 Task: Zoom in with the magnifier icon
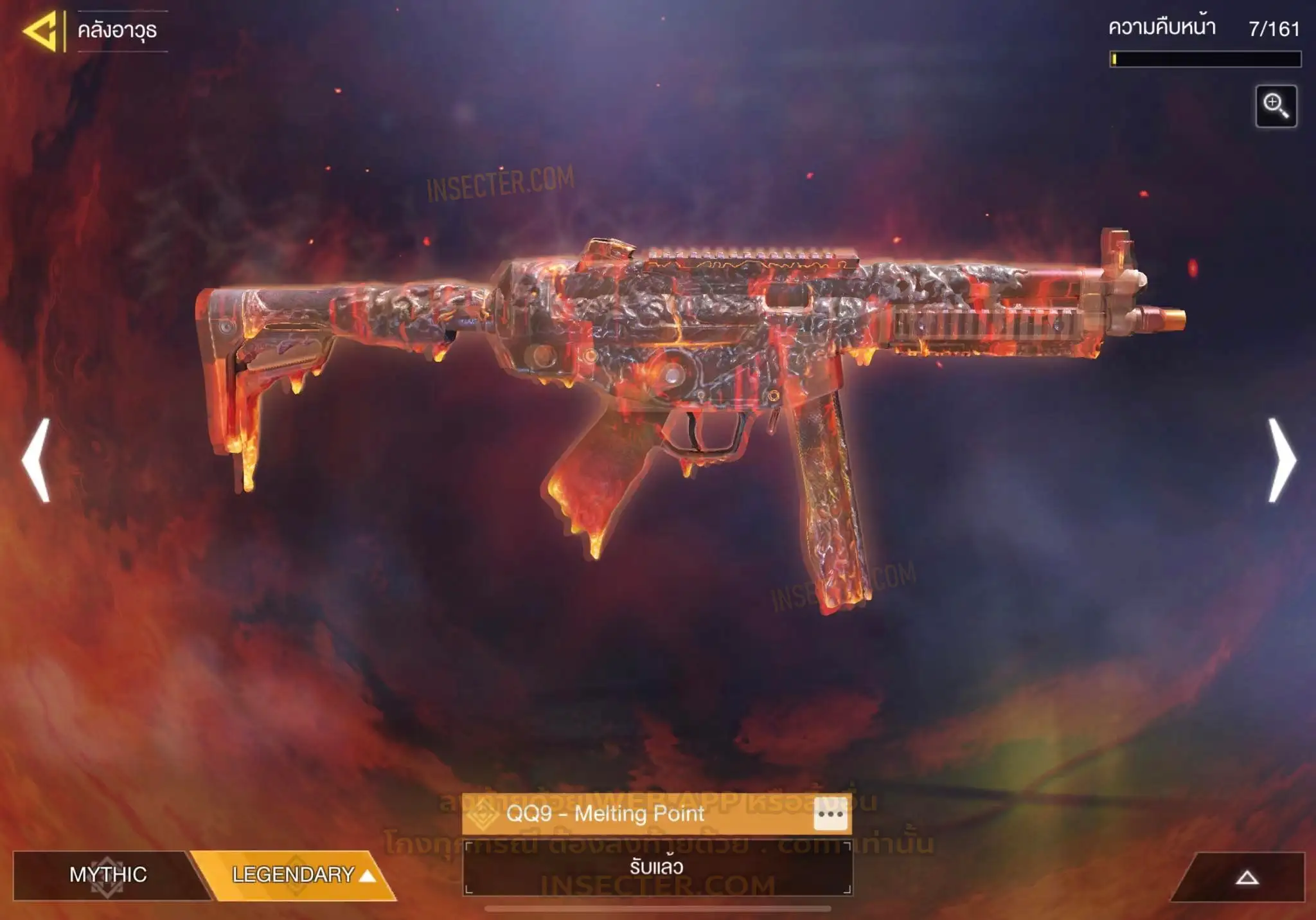click(x=1276, y=106)
